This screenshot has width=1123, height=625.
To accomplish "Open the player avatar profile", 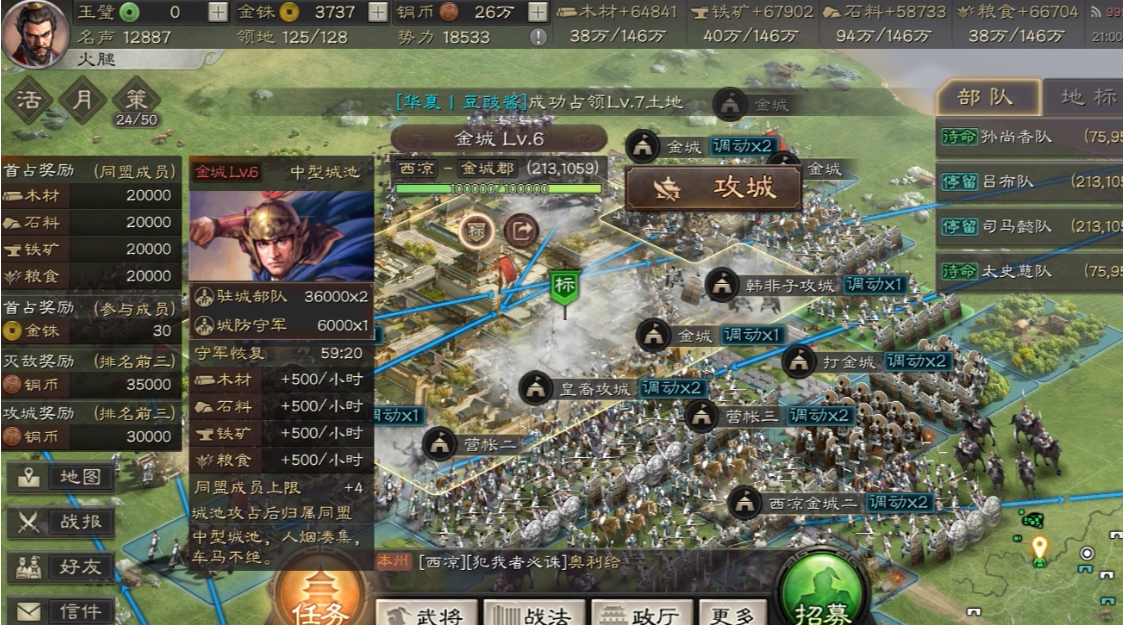I will tap(35, 32).
